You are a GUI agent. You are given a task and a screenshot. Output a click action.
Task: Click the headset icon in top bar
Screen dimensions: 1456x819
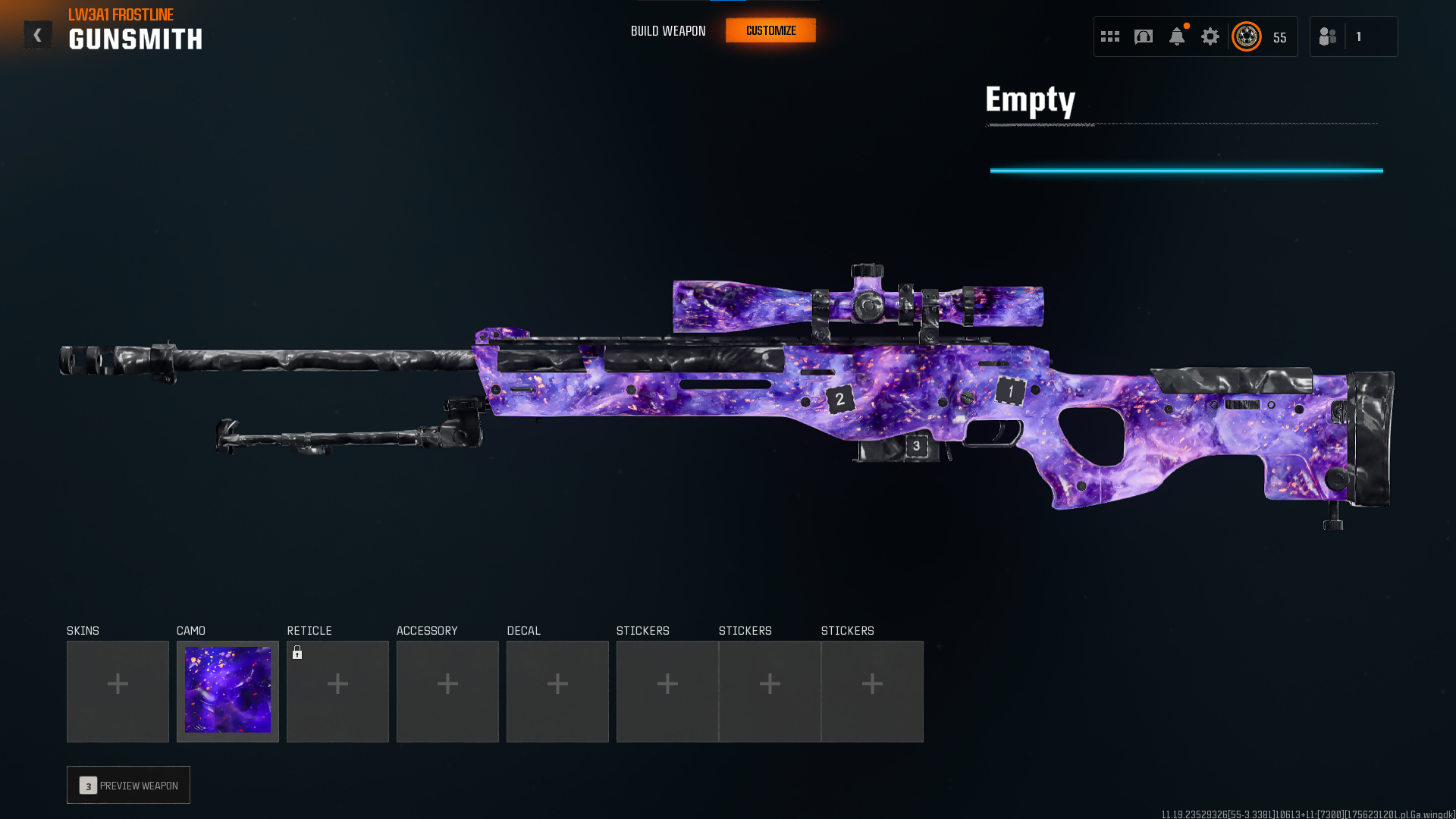(x=1144, y=36)
